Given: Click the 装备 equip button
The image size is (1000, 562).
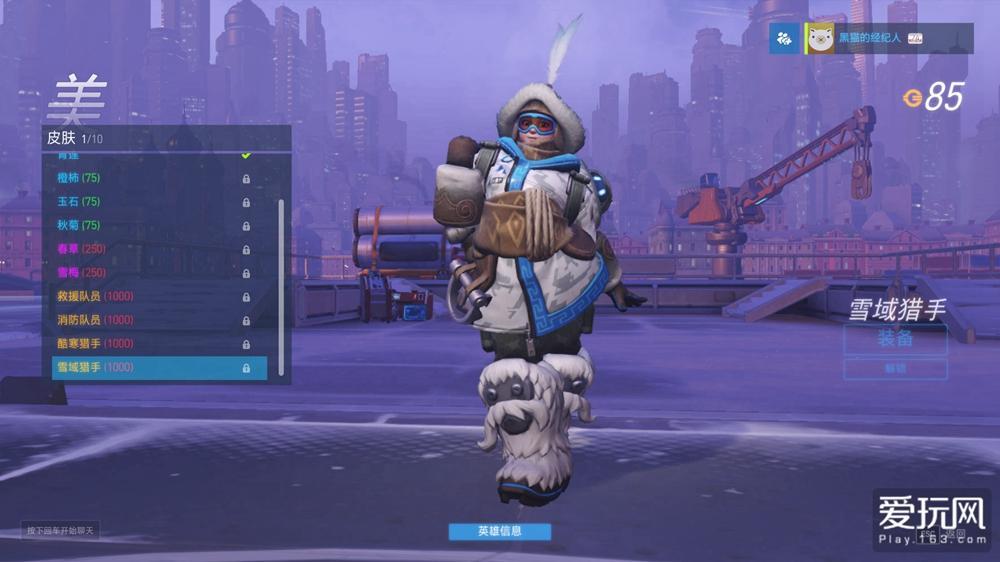Looking at the screenshot, I should (x=895, y=339).
